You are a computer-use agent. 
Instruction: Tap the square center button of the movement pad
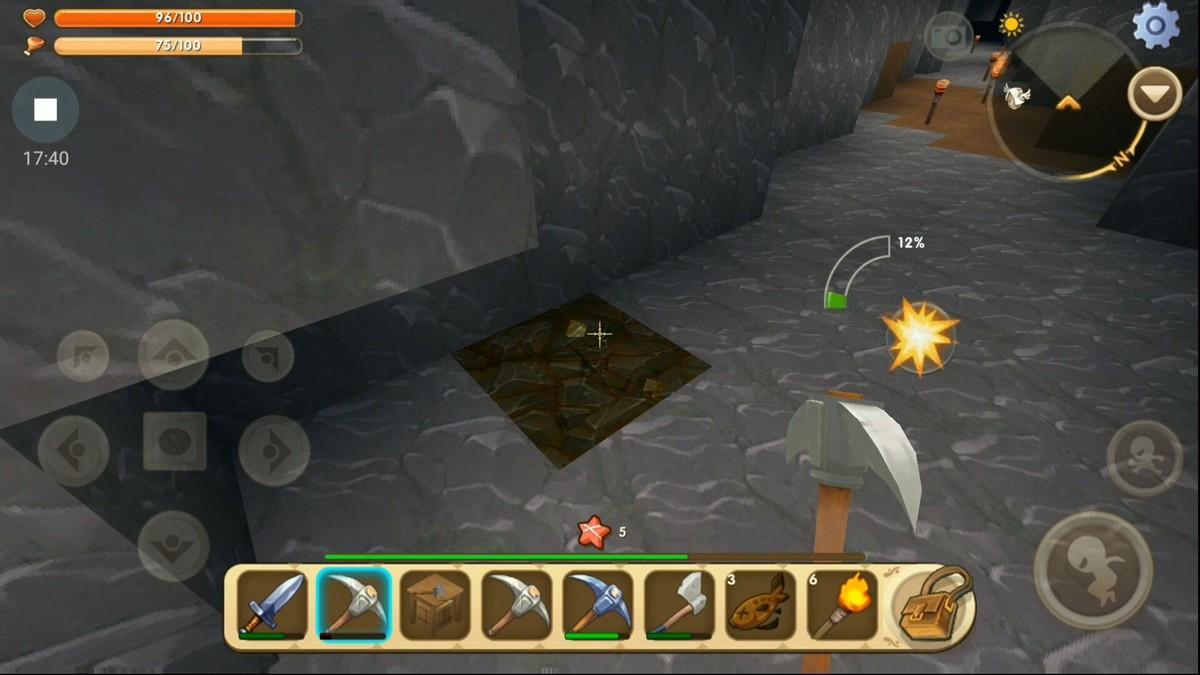click(x=174, y=441)
